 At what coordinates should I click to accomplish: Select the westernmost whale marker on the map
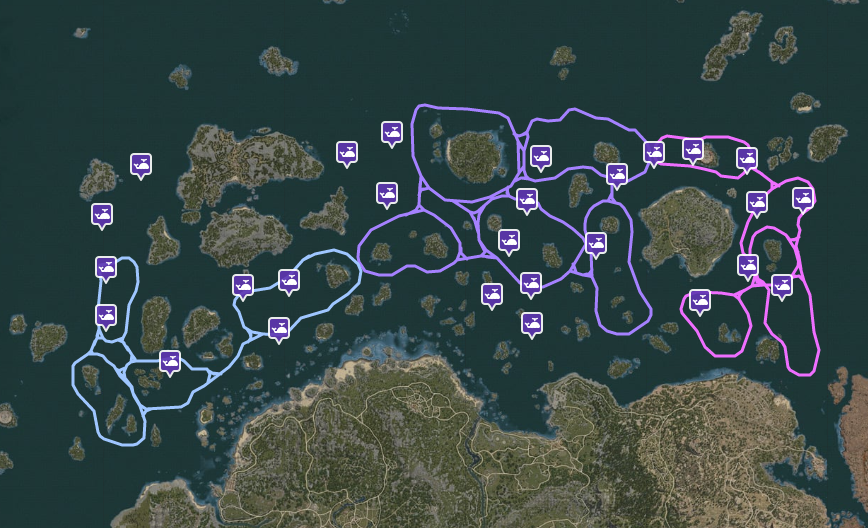(x=102, y=214)
